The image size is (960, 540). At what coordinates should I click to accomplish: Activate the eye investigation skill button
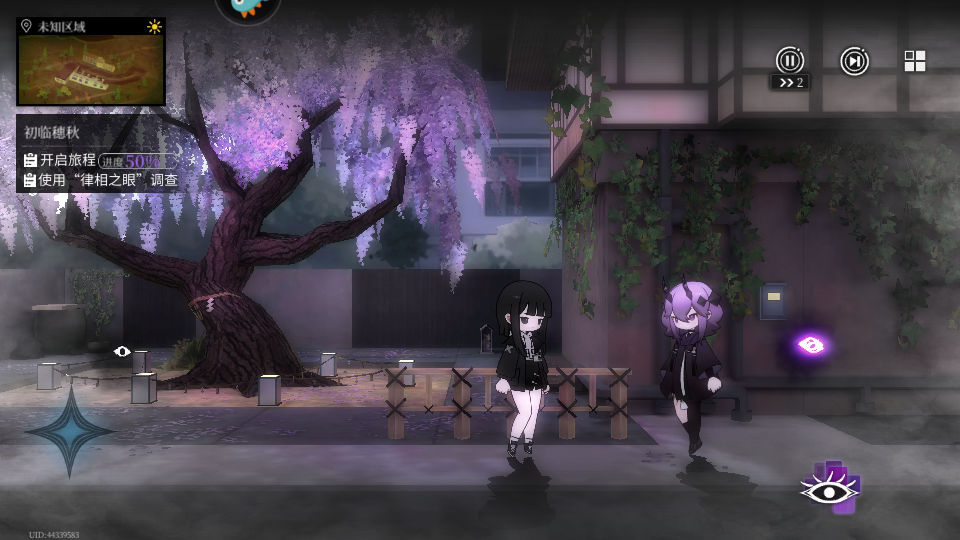coord(830,490)
